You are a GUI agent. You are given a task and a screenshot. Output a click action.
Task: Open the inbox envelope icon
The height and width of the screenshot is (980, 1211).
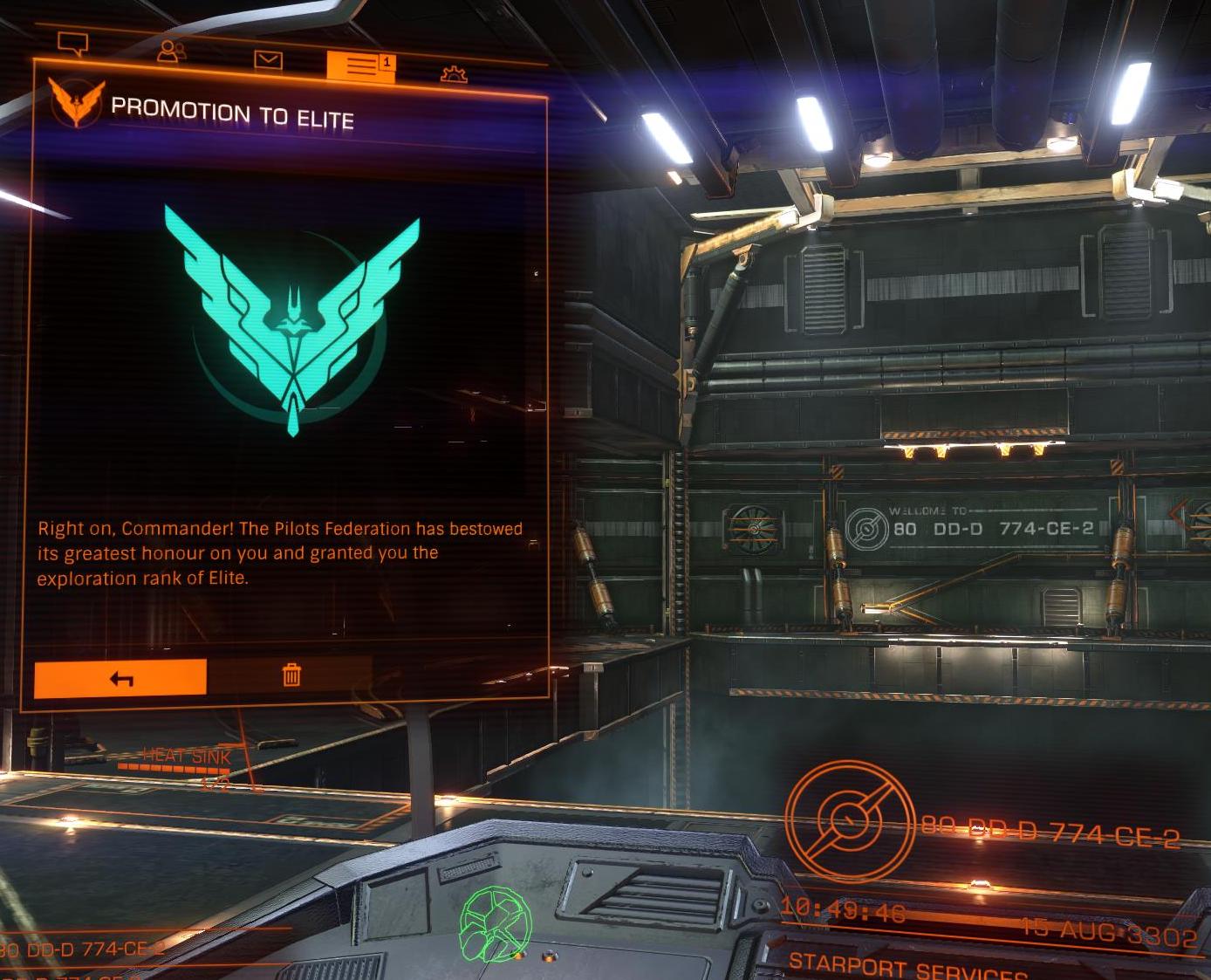click(x=270, y=58)
